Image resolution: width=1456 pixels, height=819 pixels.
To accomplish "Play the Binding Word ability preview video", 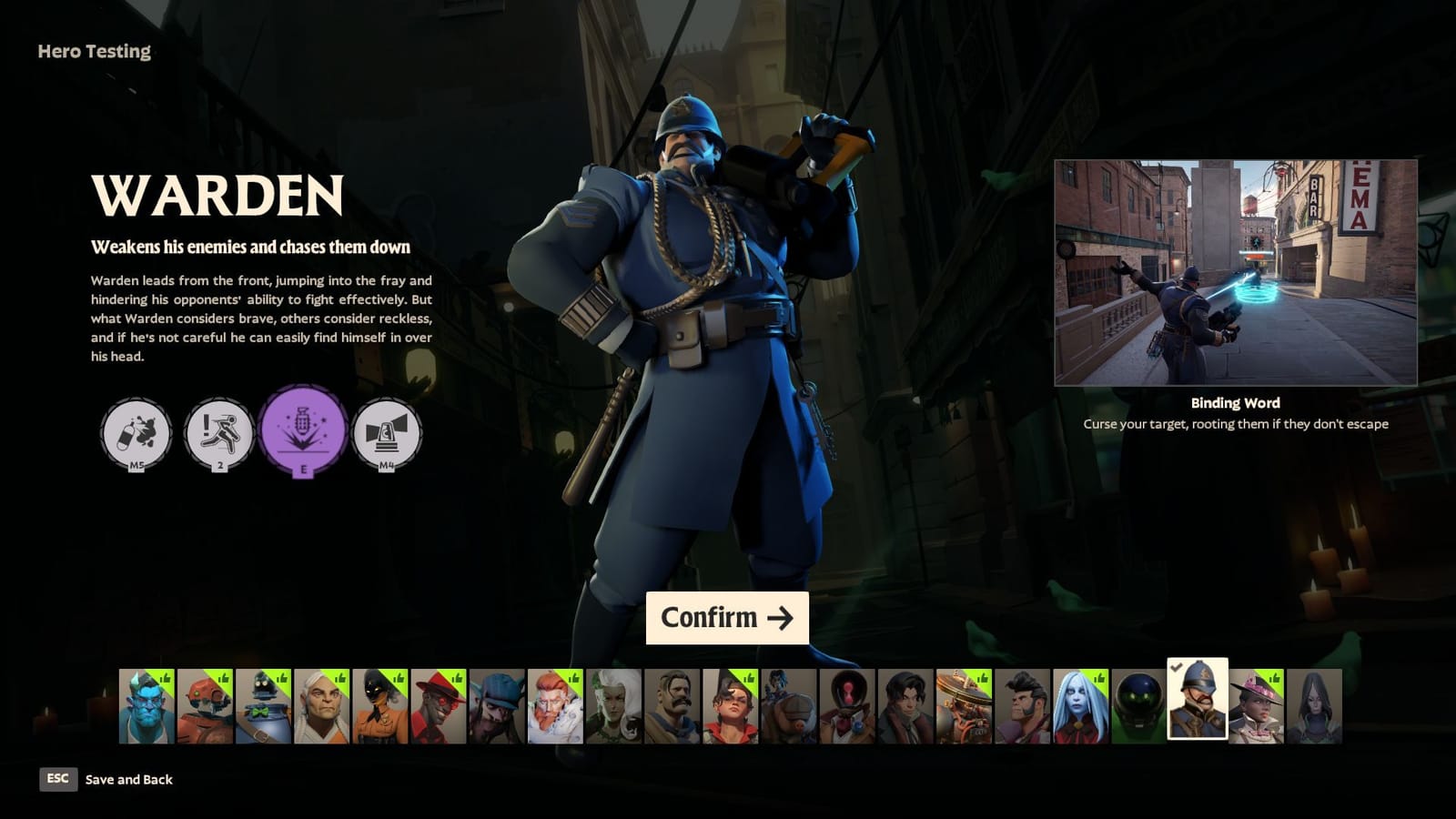I will (1236, 271).
